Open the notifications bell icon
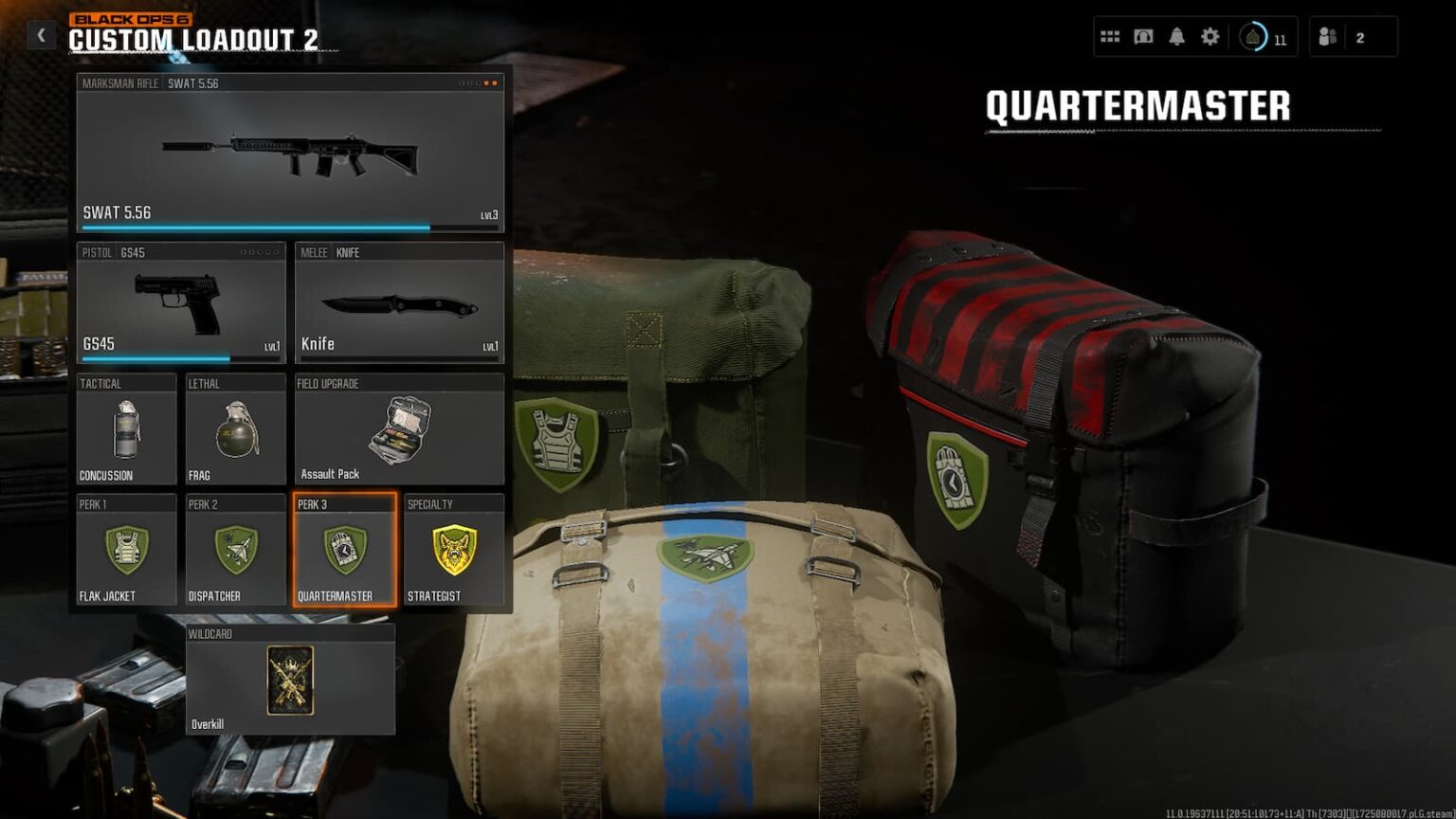The height and width of the screenshot is (819, 1456). [x=1175, y=35]
